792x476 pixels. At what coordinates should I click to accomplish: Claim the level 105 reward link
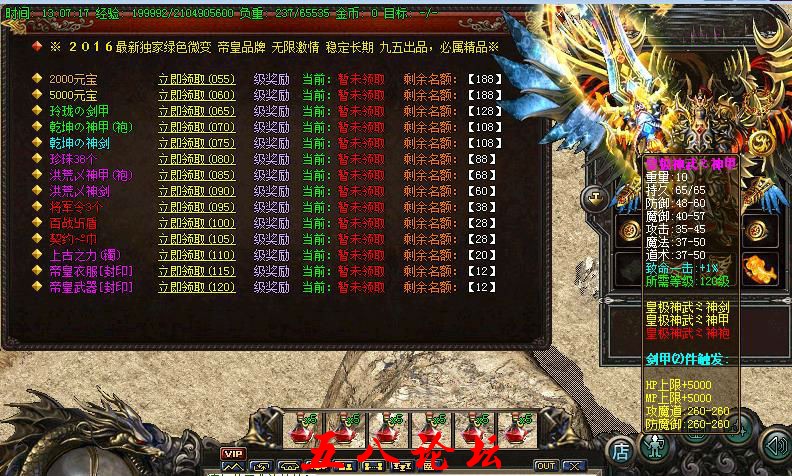[196, 239]
